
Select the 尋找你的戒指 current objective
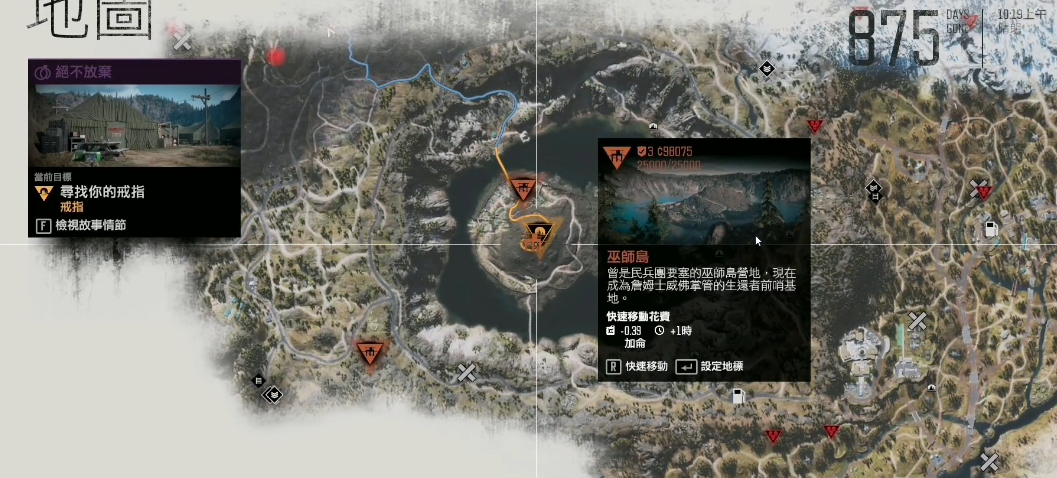[89, 192]
